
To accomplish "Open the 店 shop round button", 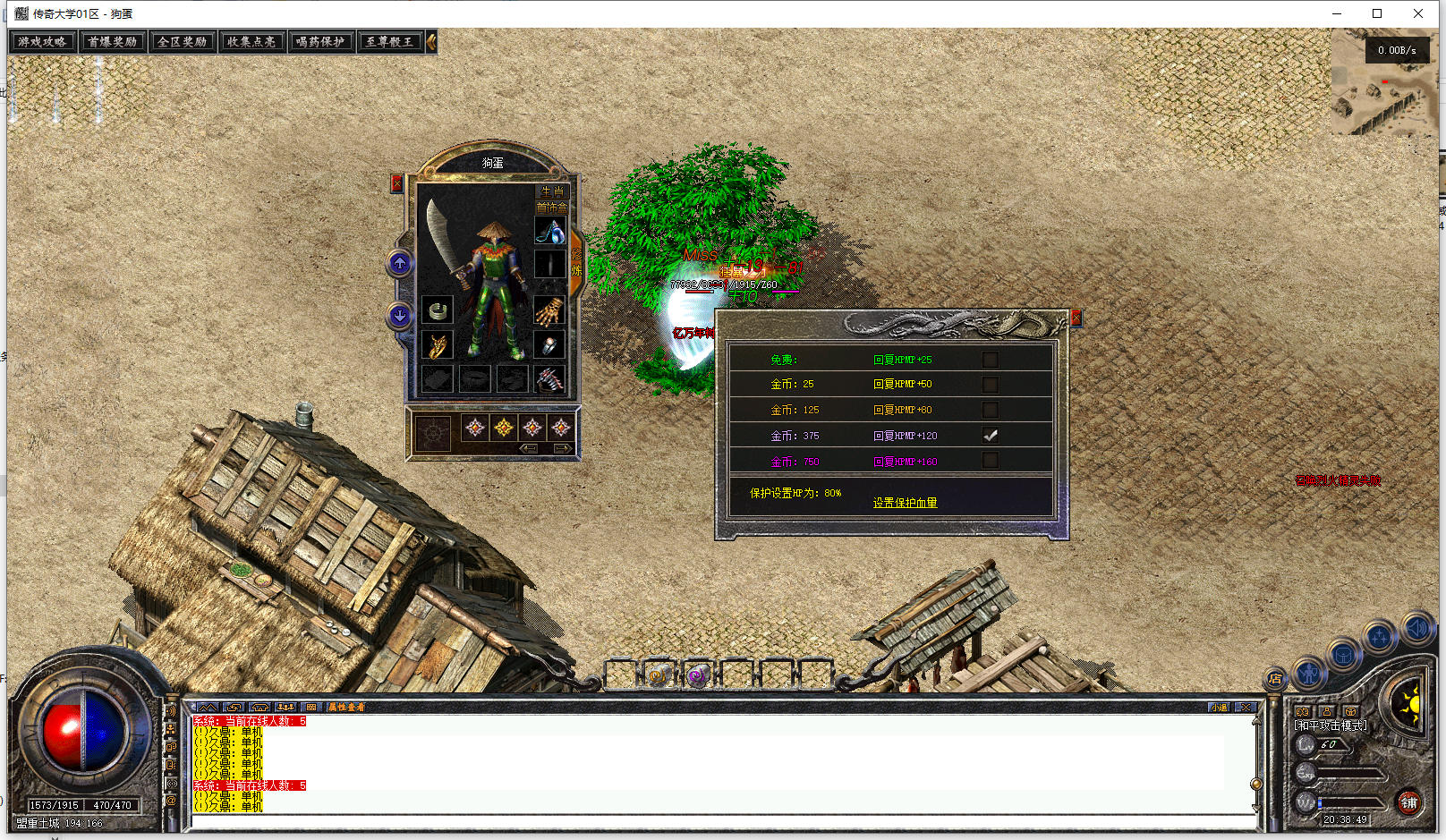I will (x=1275, y=679).
